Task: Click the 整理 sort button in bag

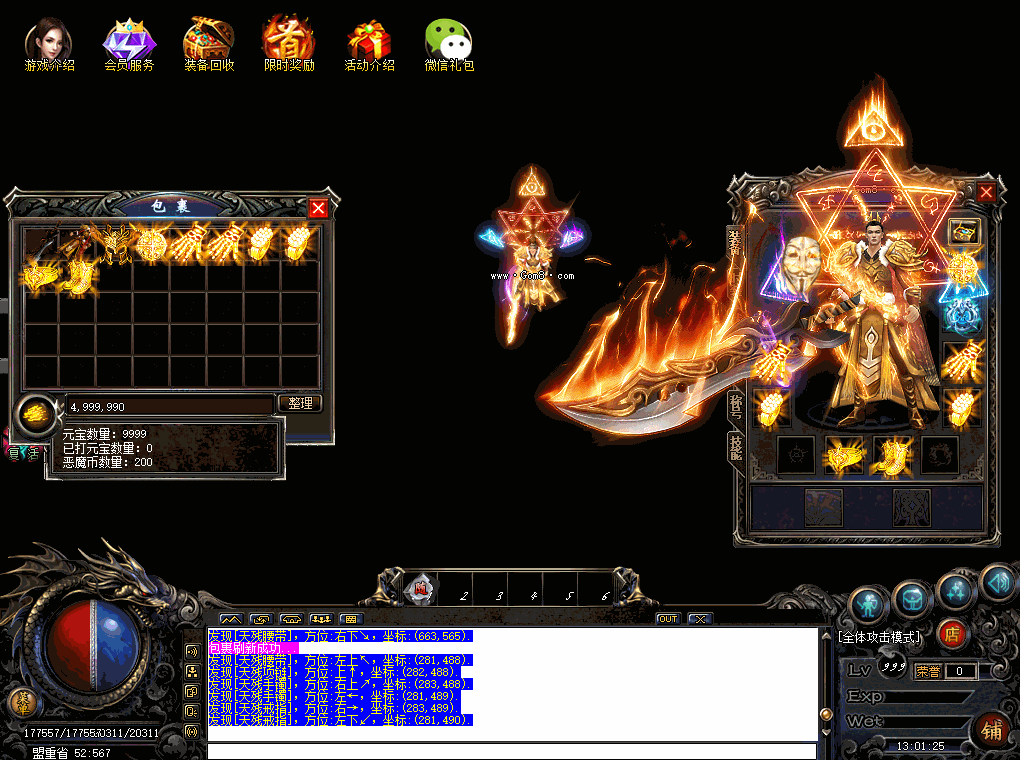Action: click(x=299, y=403)
